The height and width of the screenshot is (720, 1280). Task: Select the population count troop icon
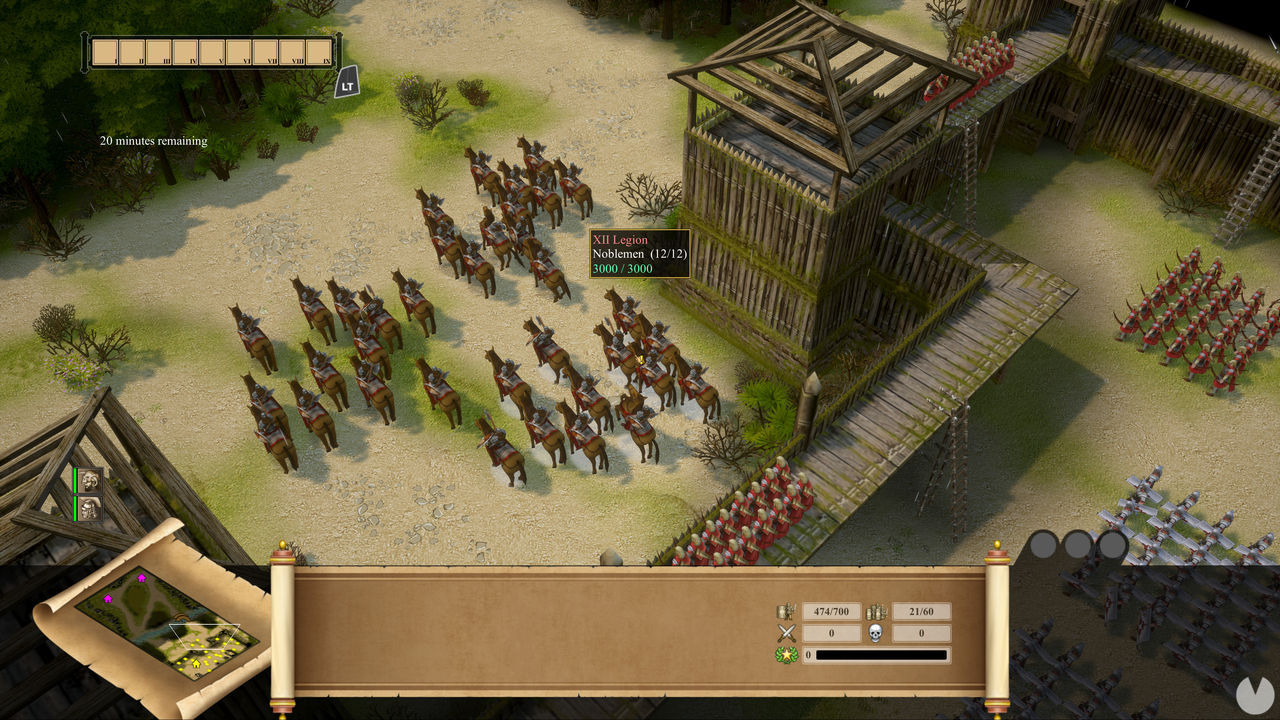tap(787, 610)
